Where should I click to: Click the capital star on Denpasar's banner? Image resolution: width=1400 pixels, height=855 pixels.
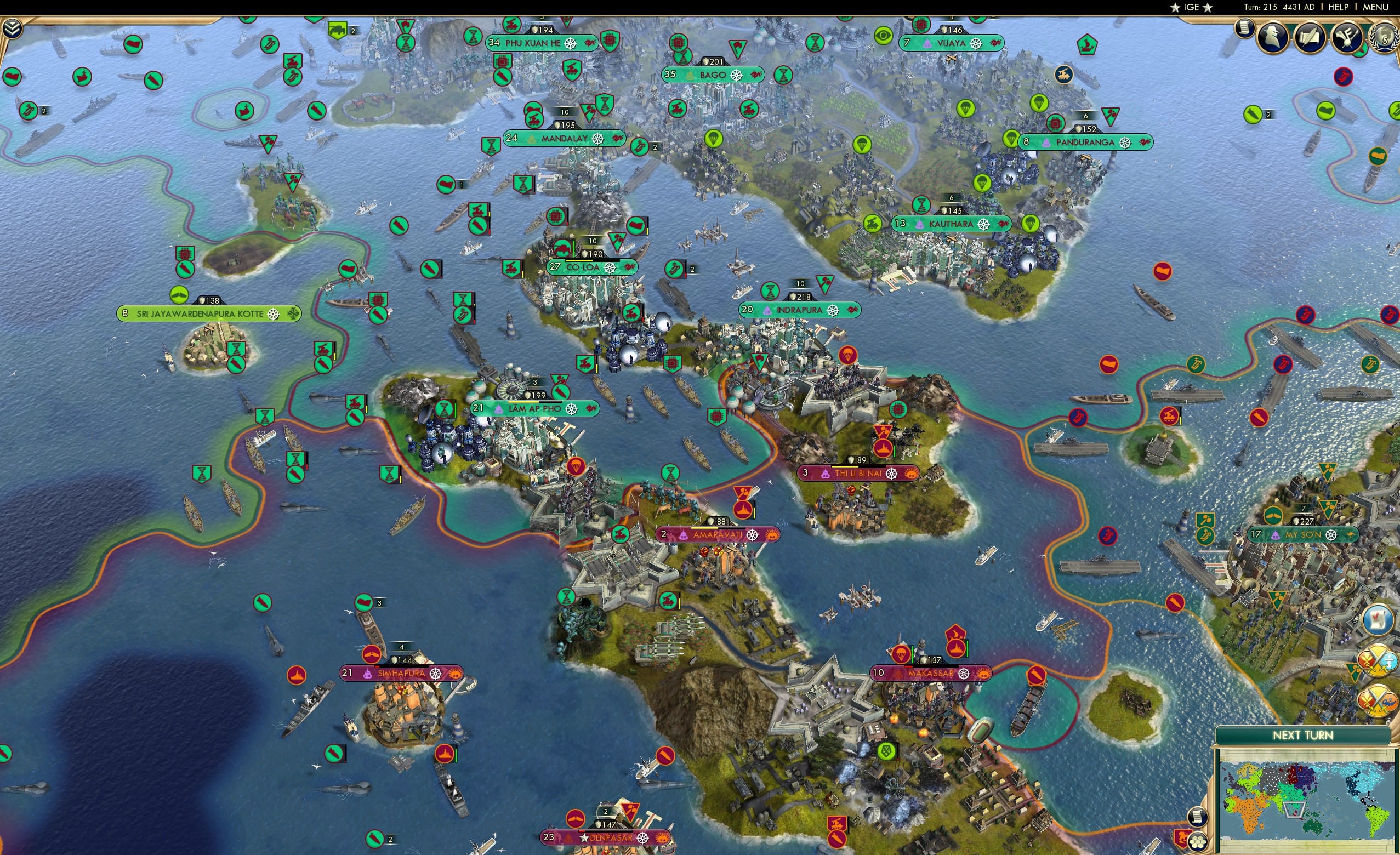coord(584,839)
